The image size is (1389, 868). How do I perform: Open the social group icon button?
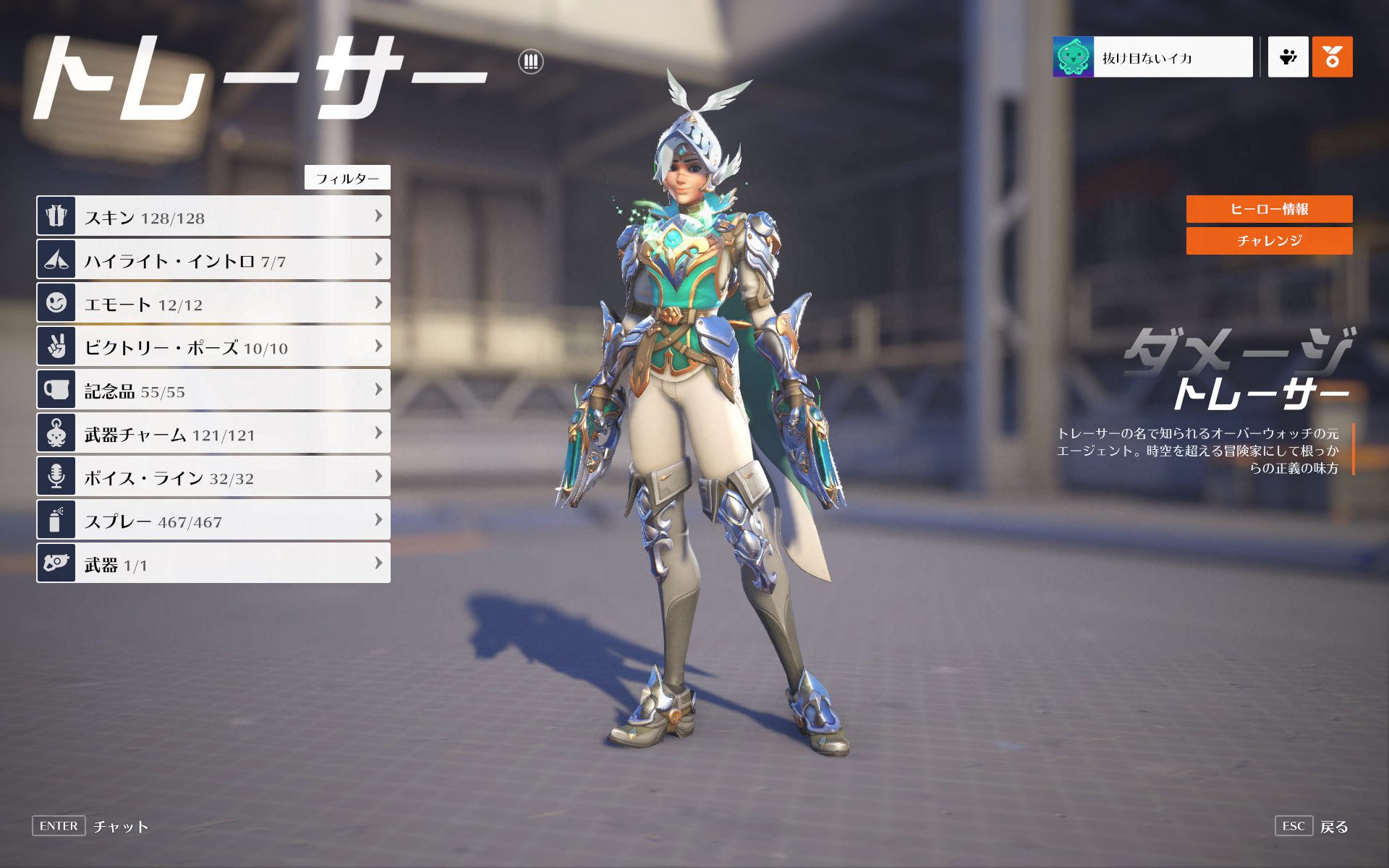pyautogui.click(x=1288, y=57)
